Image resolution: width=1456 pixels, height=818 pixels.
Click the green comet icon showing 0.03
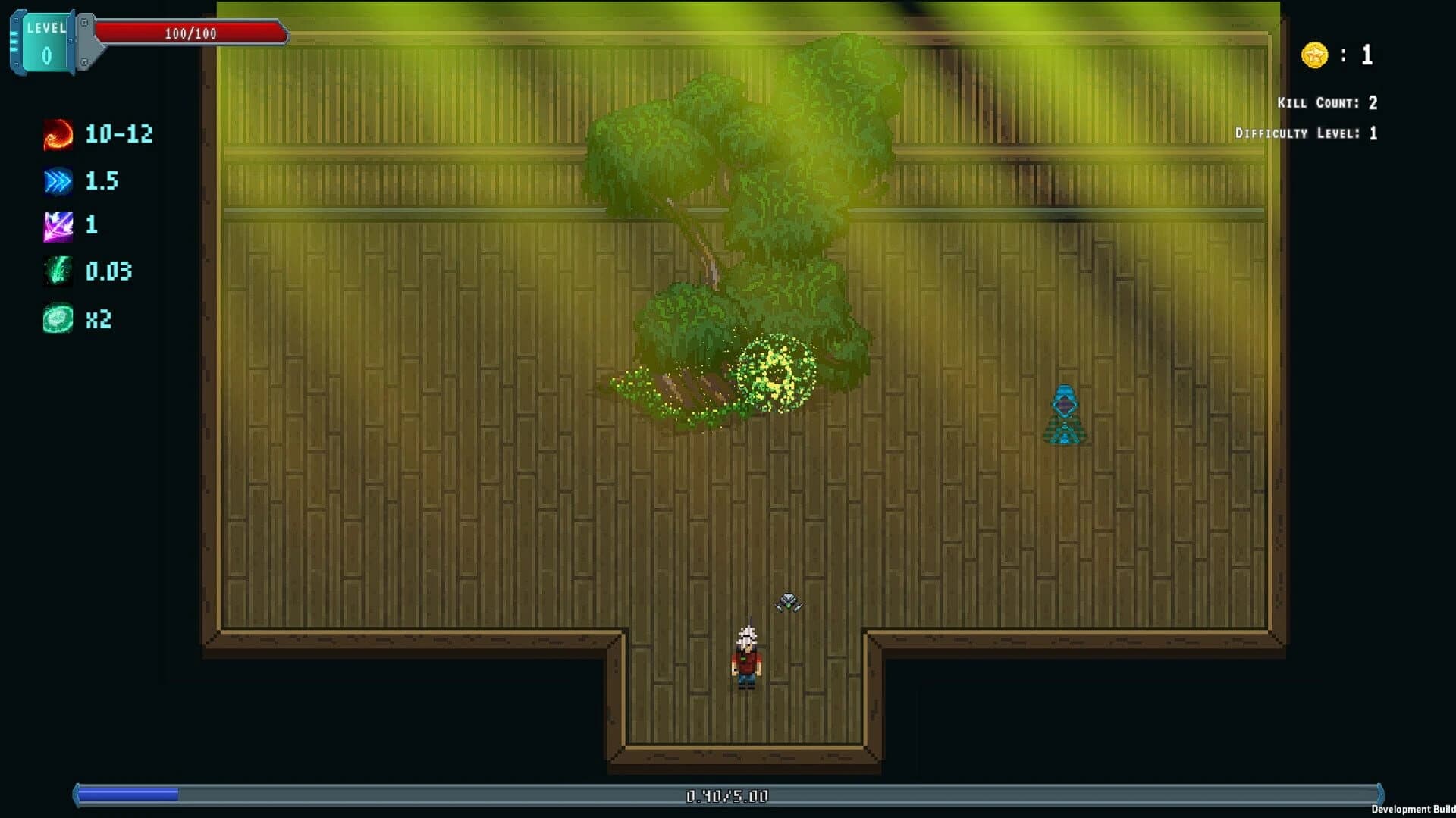(57, 272)
